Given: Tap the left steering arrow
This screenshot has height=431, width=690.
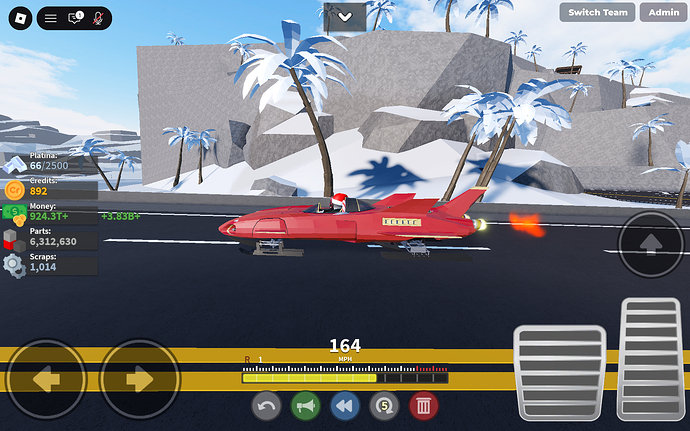Looking at the screenshot, I should [x=46, y=380].
